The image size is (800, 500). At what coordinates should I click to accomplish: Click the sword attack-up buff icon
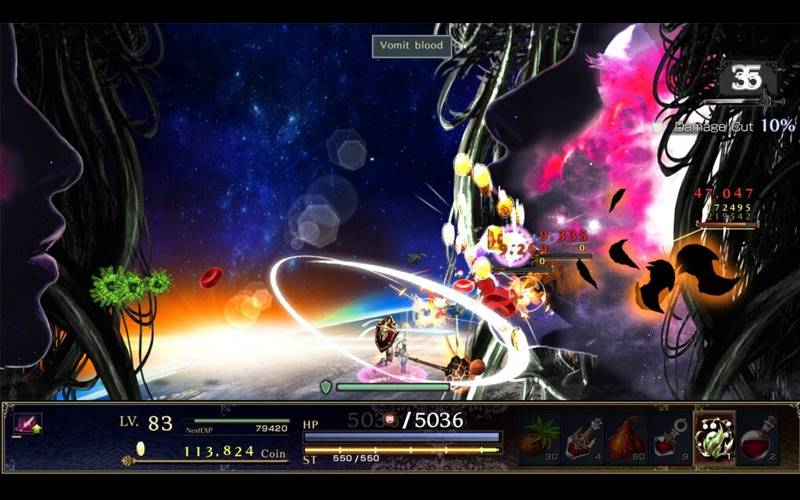coord(27,424)
